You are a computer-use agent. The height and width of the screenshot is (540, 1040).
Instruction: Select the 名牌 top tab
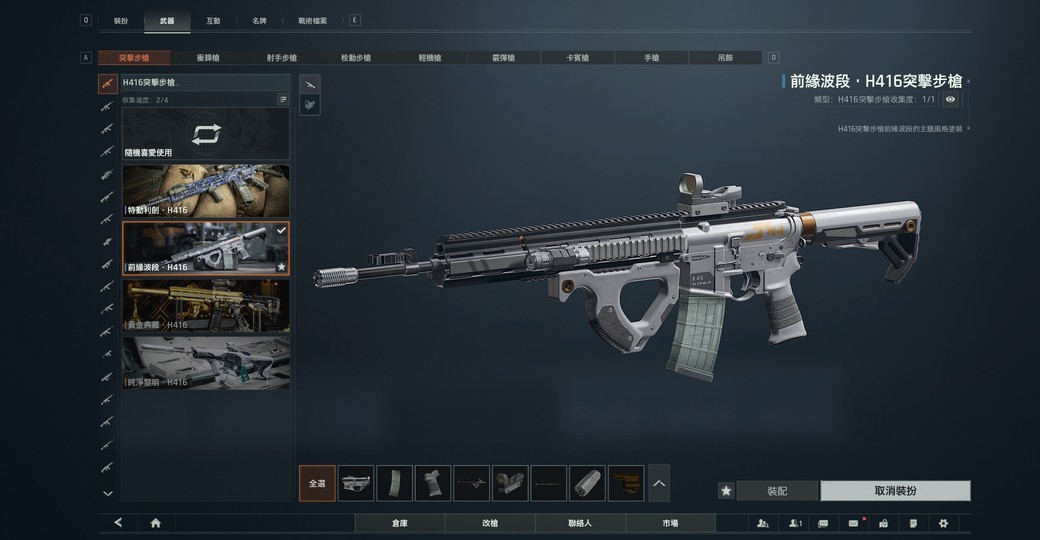[259, 20]
